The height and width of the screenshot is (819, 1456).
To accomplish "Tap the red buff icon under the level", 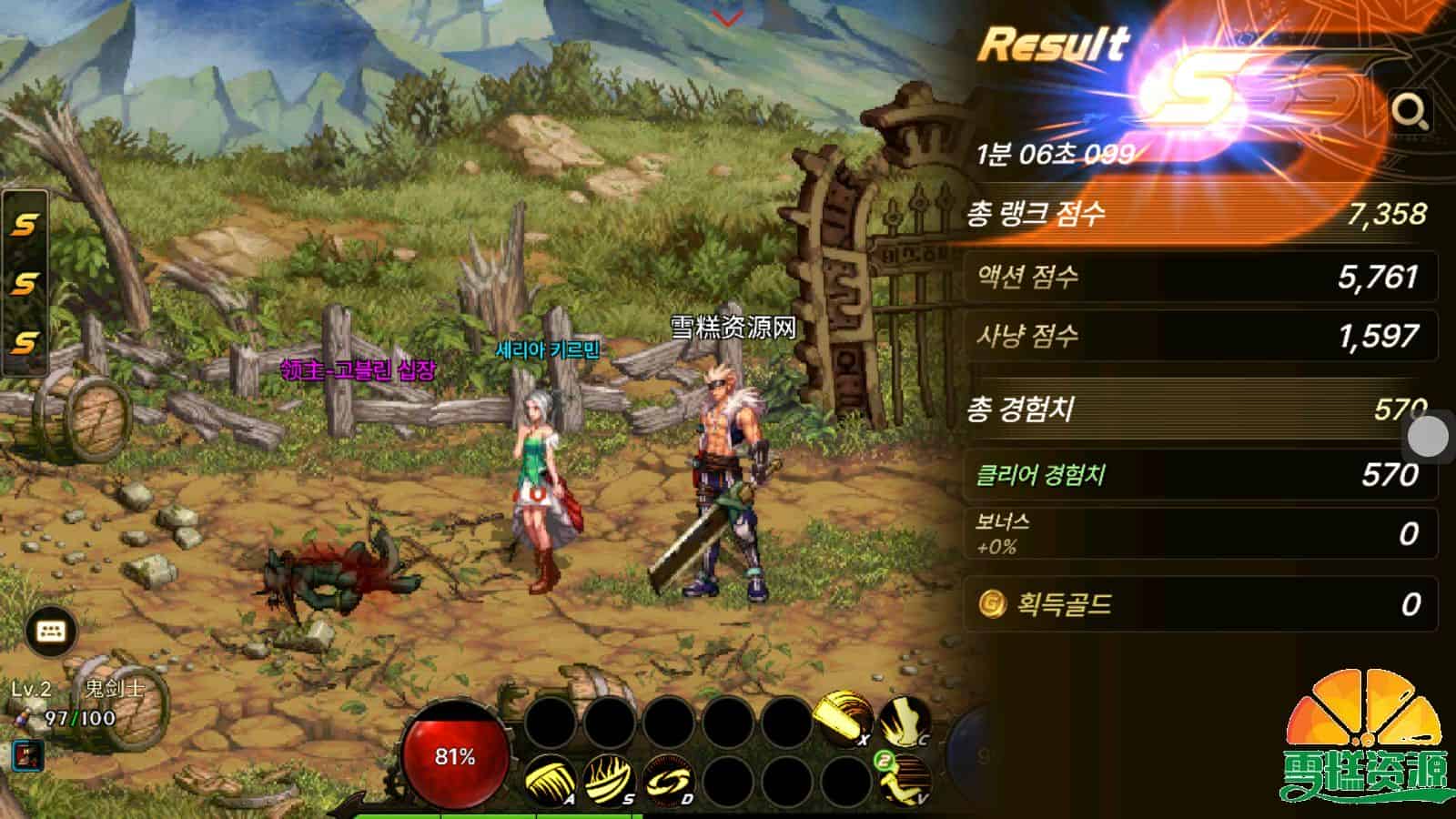I will point(28,755).
